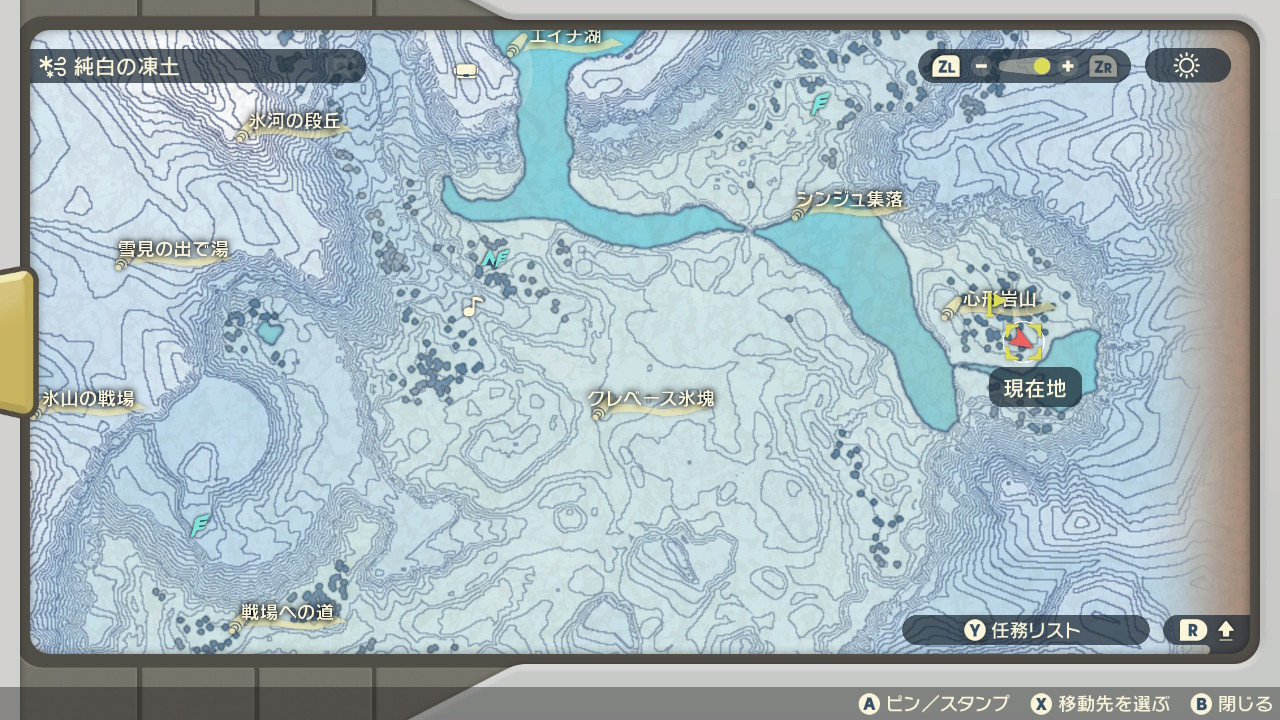Choose the 雪見の出で湯 location label
This screenshot has height=720, width=1280.
pyautogui.click(x=173, y=251)
